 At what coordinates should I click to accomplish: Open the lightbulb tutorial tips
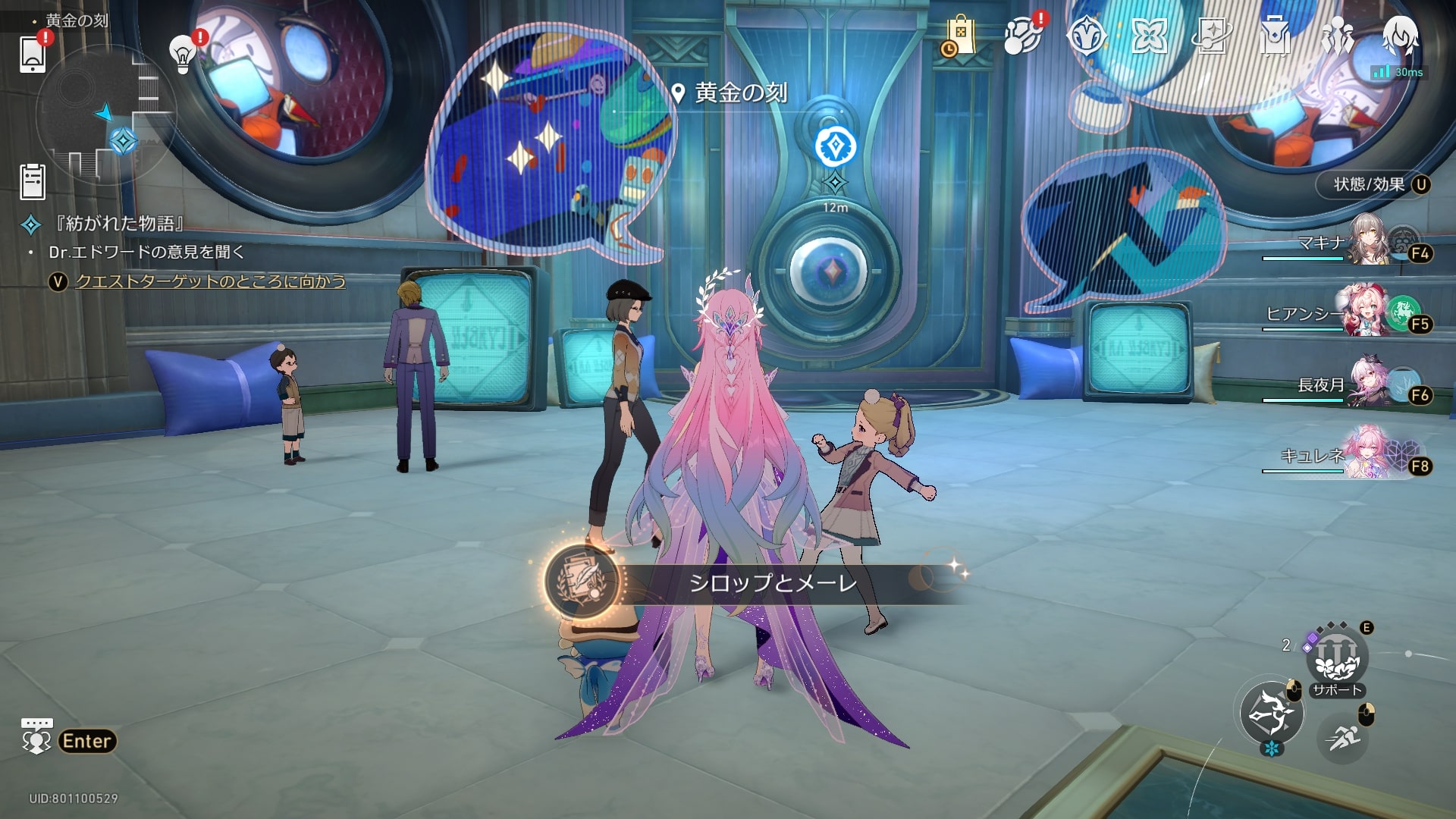[x=183, y=54]
